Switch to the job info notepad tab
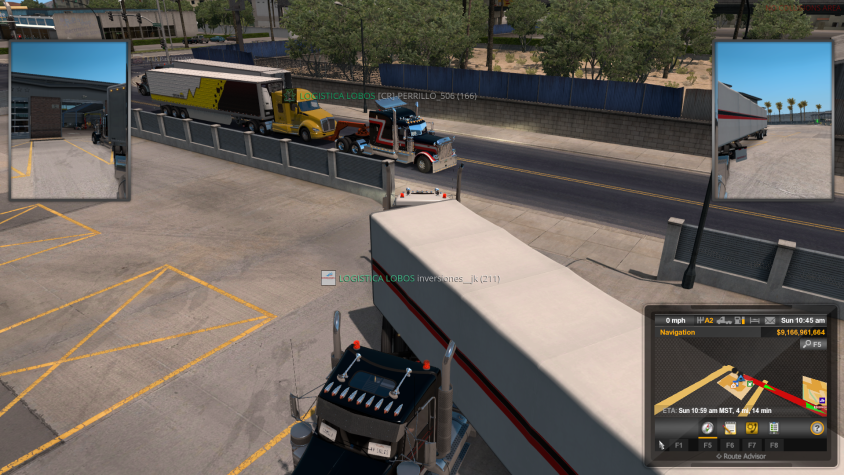Image resolution: width=844 pixels, height=475 pixels. click(730, 428)
